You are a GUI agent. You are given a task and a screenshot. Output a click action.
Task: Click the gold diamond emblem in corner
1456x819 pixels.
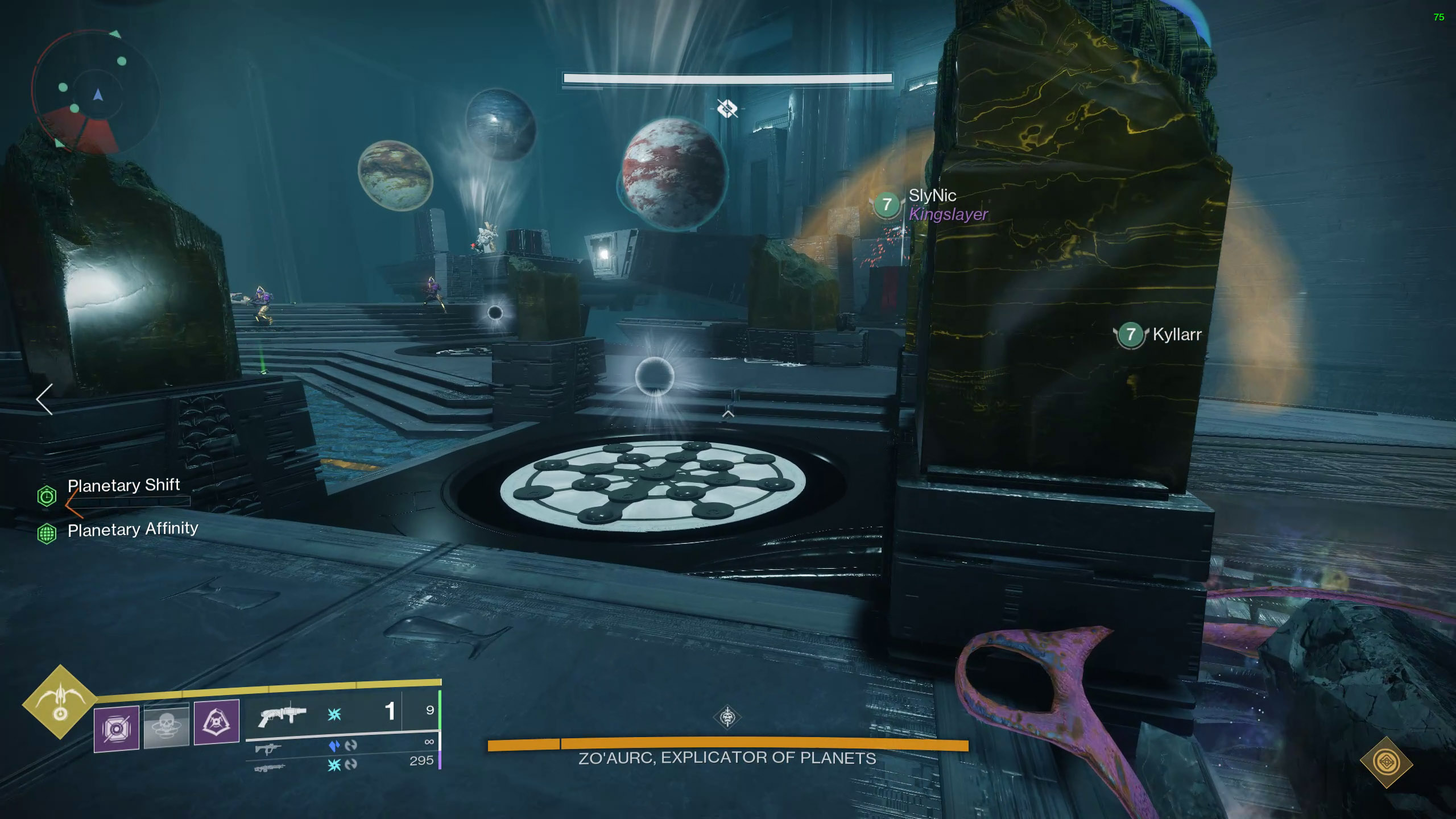(x=1387, y=762)
